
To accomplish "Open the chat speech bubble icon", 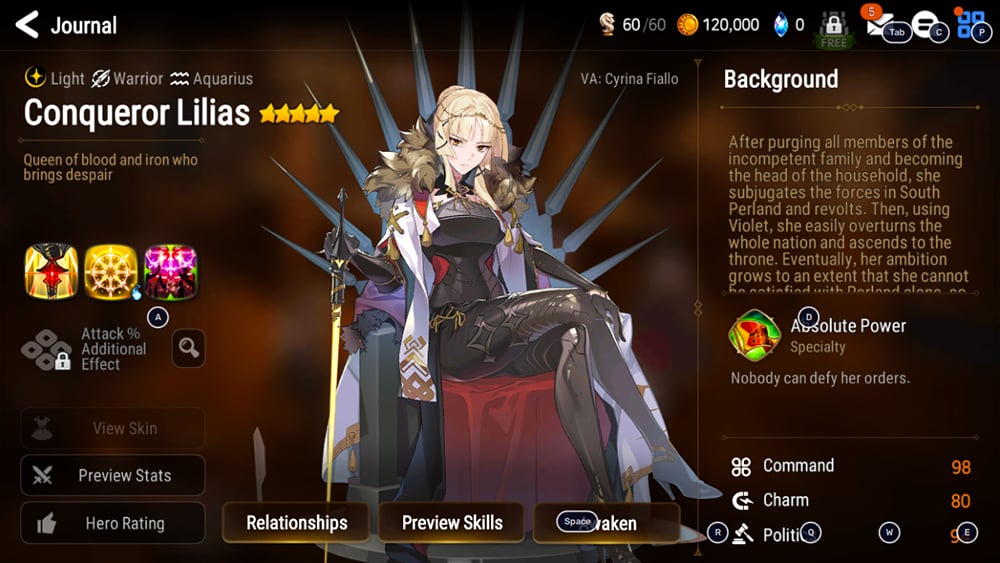I will [924, 26].
